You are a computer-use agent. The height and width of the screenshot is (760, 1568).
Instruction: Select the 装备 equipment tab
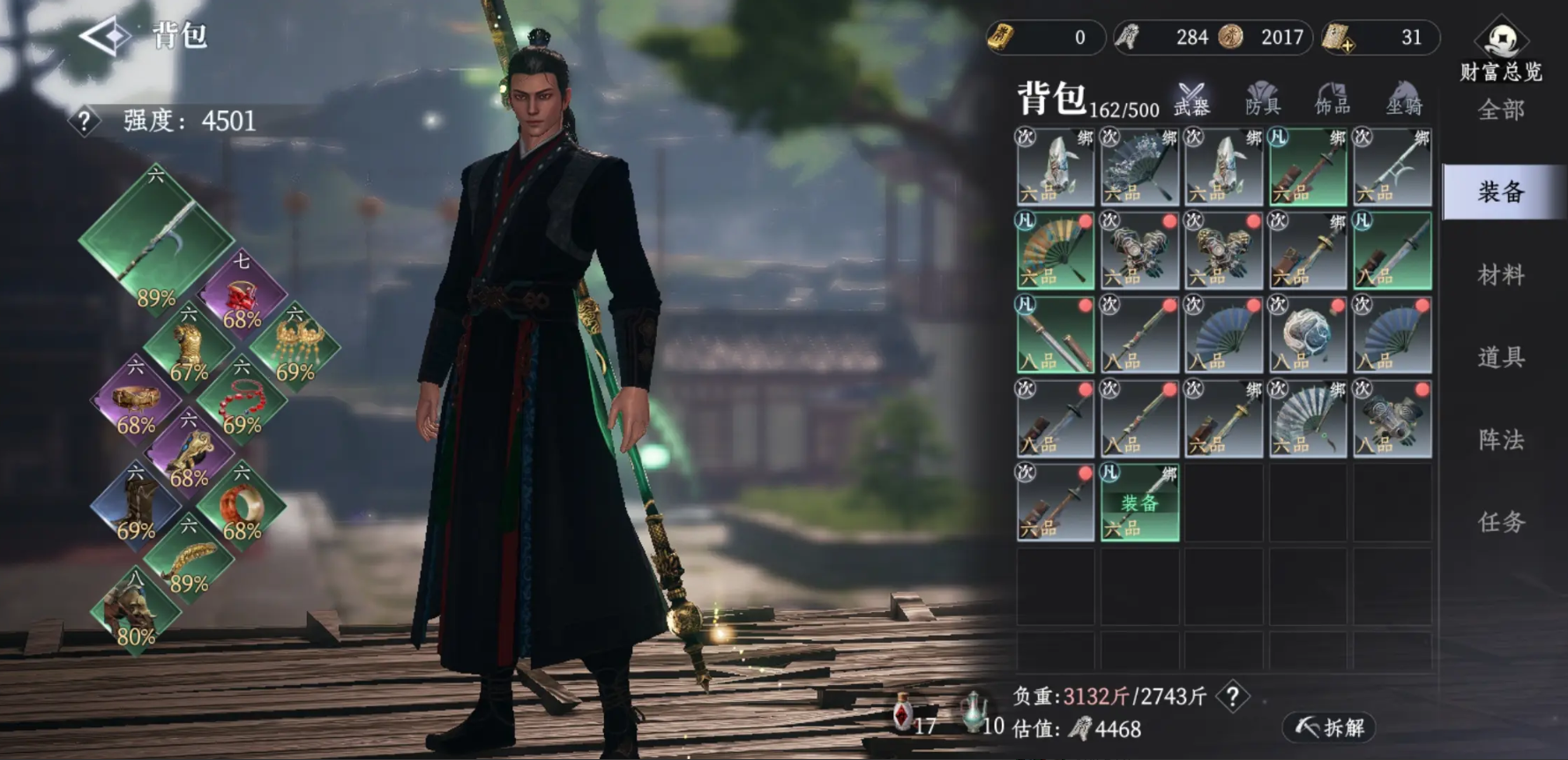1500,191
